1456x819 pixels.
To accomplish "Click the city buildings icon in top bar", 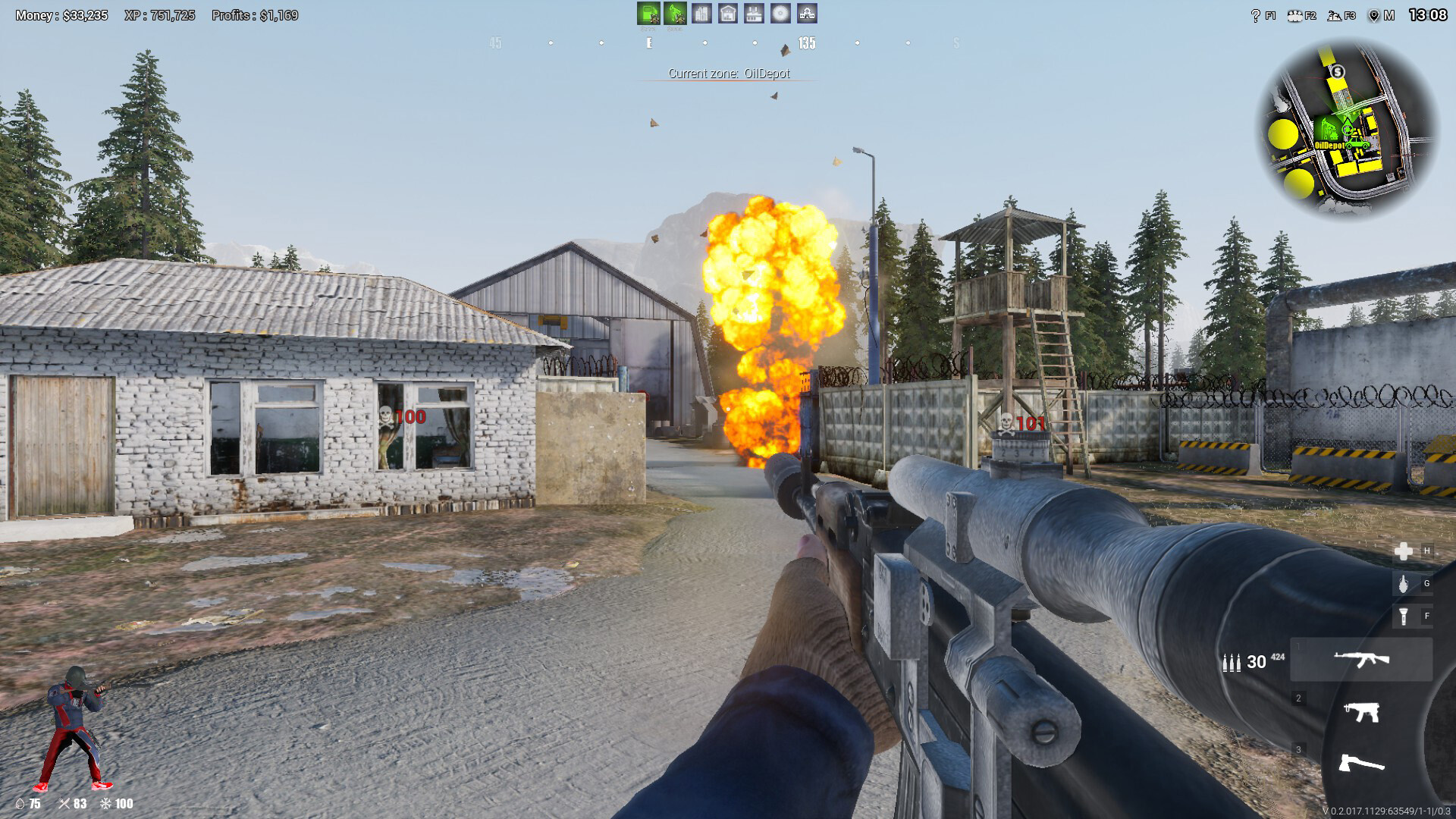I will click(701, 13).
